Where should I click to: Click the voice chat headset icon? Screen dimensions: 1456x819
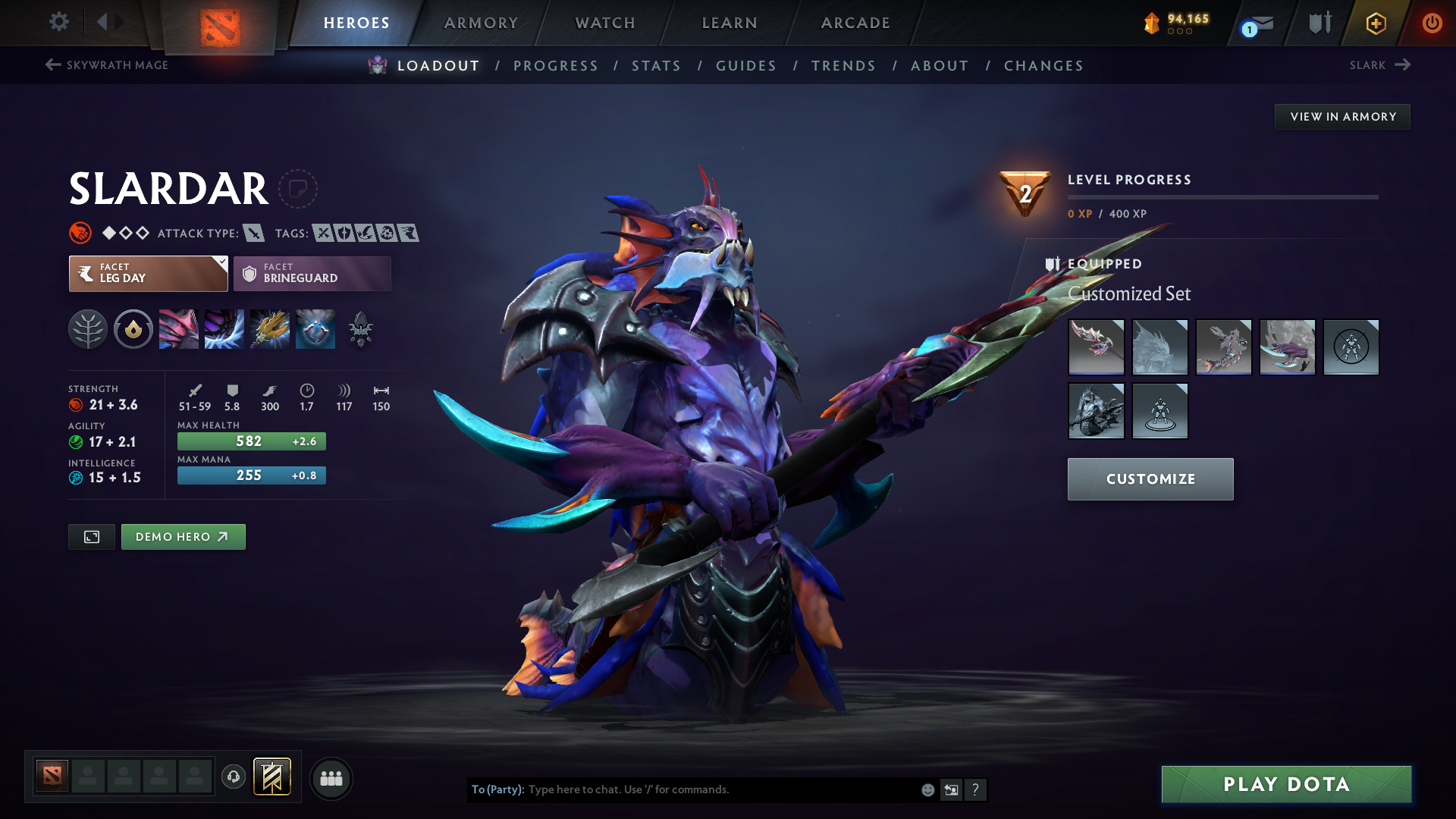pyautogui.click(x=233, y=777)
